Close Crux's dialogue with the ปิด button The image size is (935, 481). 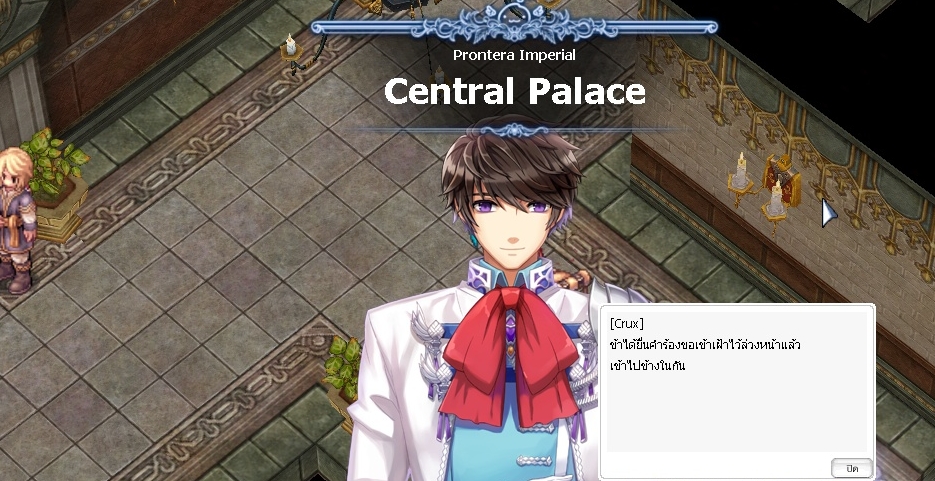coord(852,468)
